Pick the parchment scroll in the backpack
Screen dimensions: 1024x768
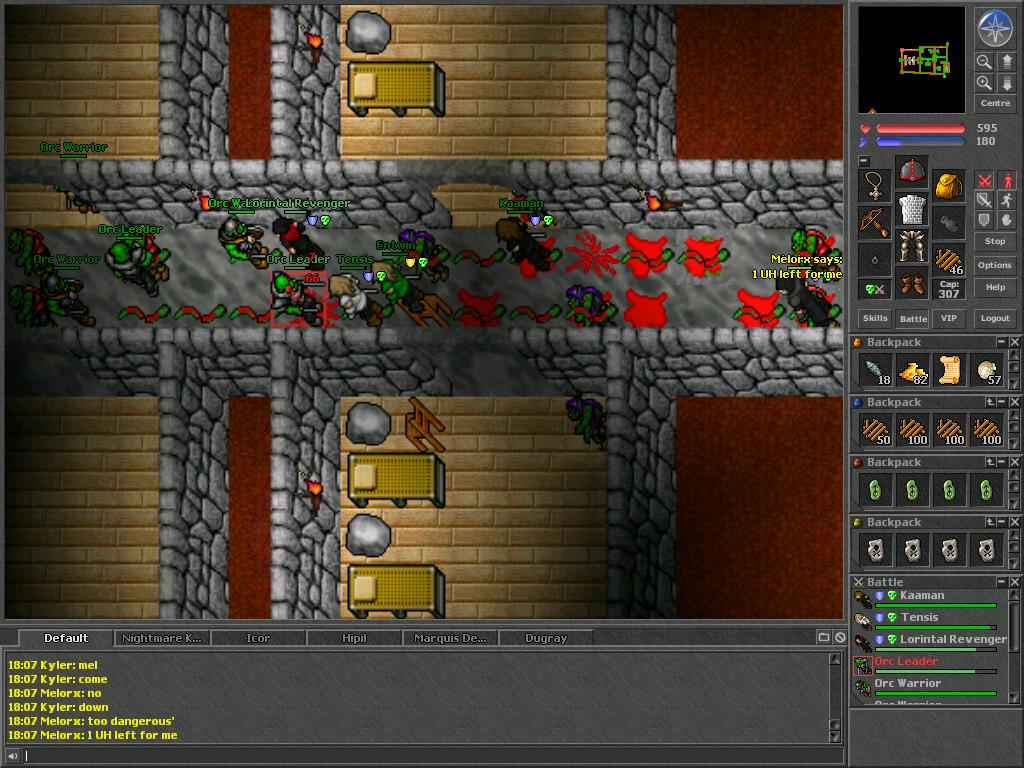click(x=949, y=371)
